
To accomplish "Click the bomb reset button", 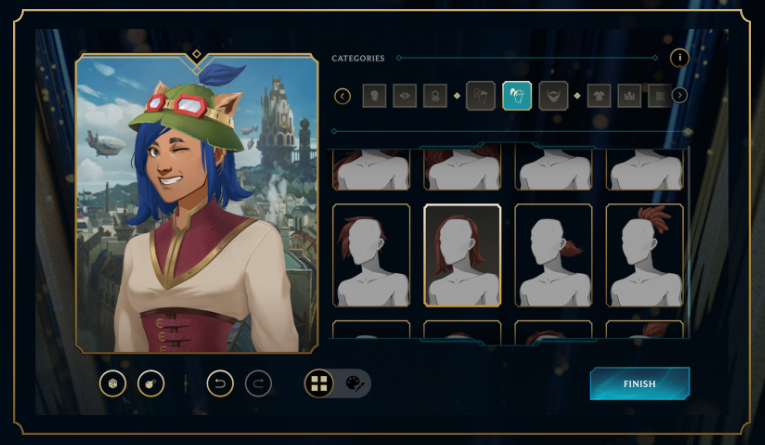I will click(x=151, y=383).
